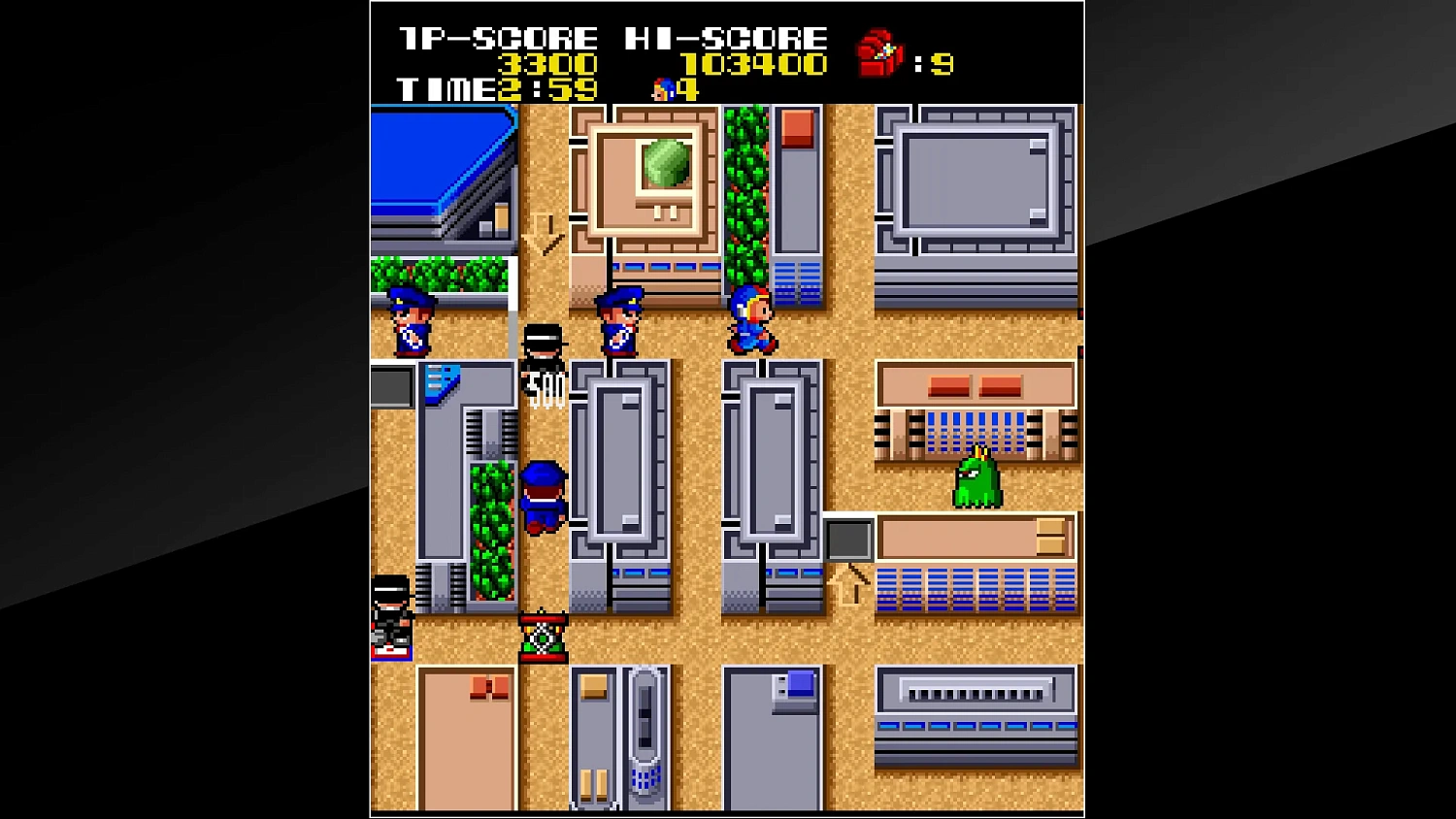The image size is (1456, 819).
Task: Click the upward arrow marker mid-screen
Action: (x=844, y=586)
